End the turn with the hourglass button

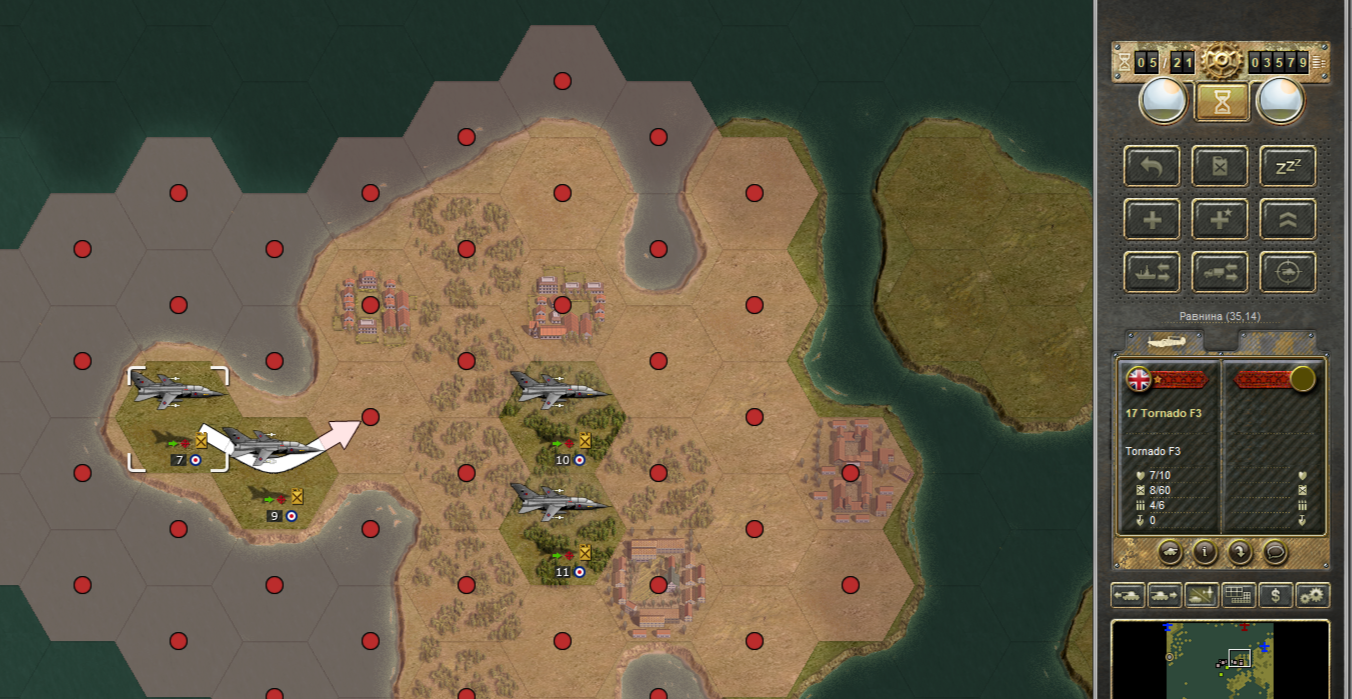tap(1221, 100)
